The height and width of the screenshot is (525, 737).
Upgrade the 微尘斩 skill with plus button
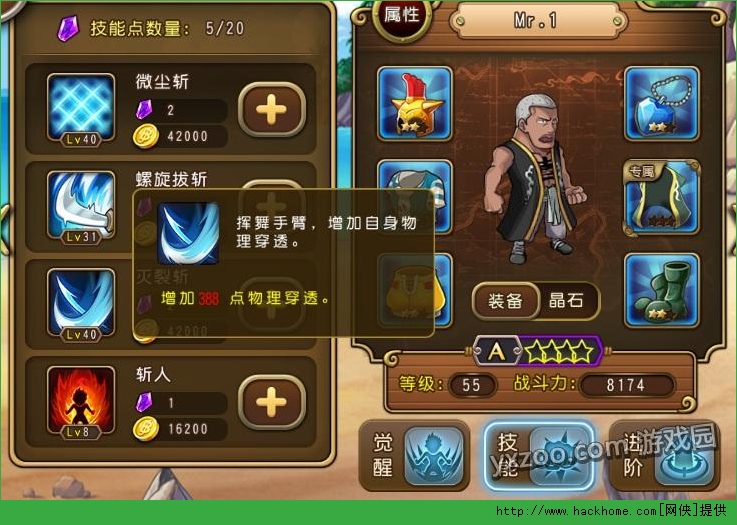pos(272,109)
